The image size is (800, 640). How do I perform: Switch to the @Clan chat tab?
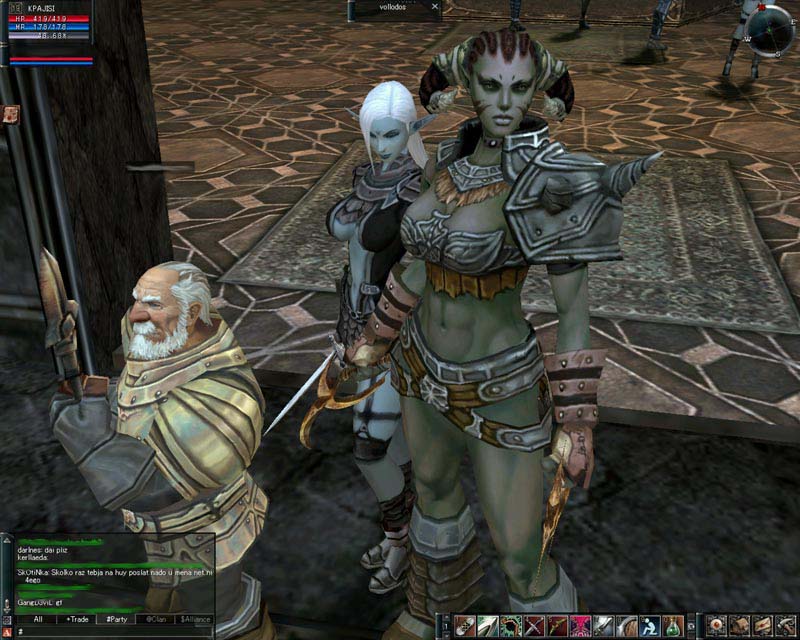(x=154, y=619)
